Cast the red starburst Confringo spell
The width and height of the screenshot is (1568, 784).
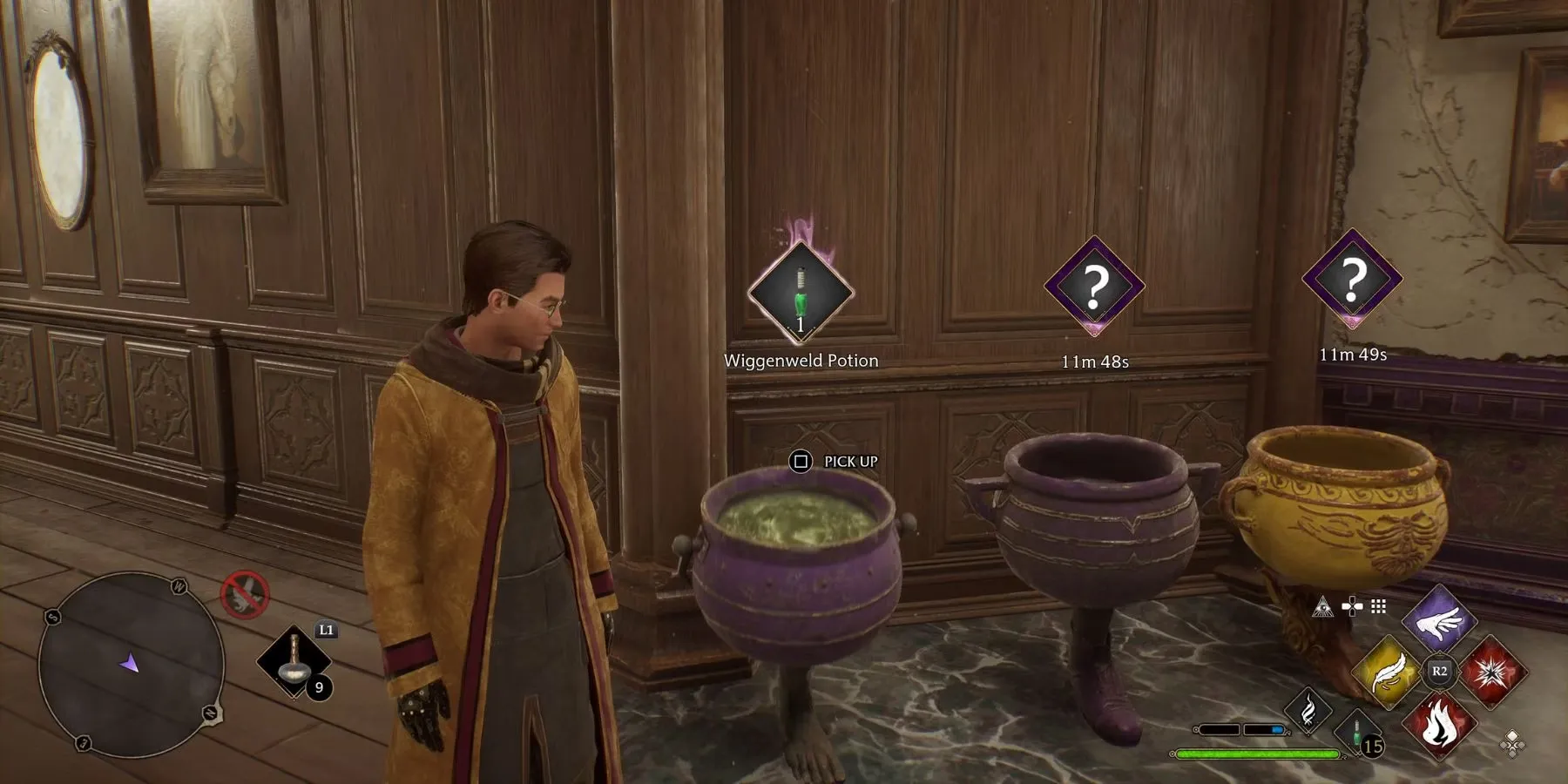tap(1492, 672)
